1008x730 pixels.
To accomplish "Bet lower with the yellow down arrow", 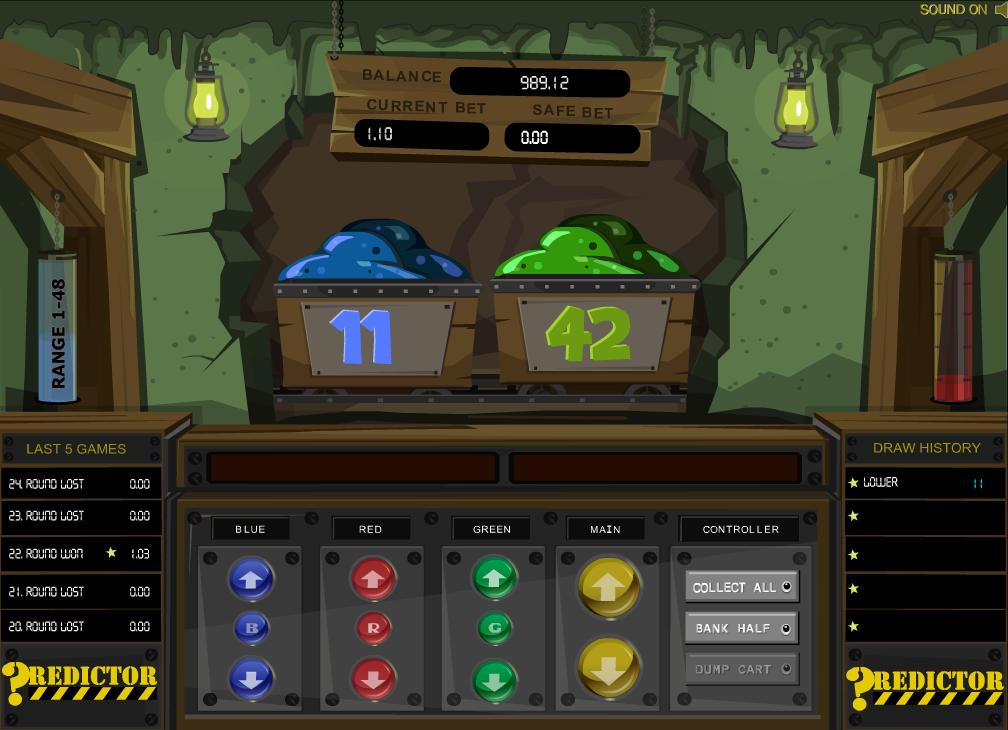I will tap(607, 667).
